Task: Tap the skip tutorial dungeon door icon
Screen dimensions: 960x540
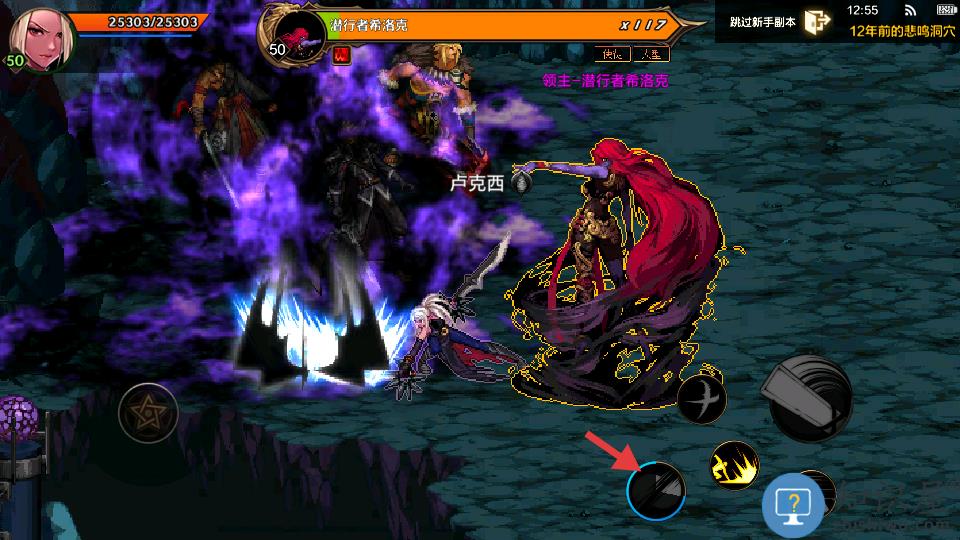Action: coord(817,23)
